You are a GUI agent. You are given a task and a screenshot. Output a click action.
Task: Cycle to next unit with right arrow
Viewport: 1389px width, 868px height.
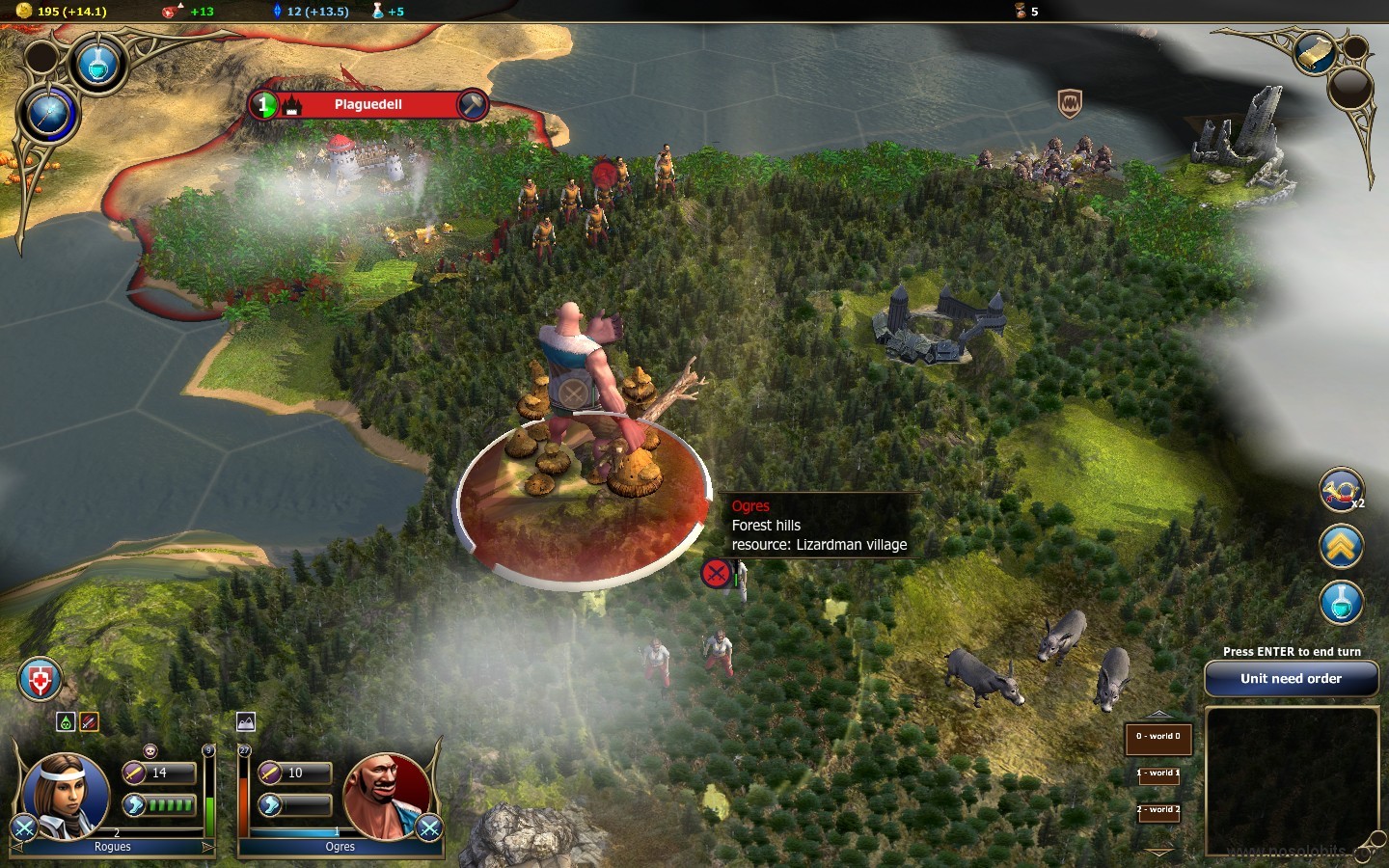pyautogui.click(x=207, y=847)
